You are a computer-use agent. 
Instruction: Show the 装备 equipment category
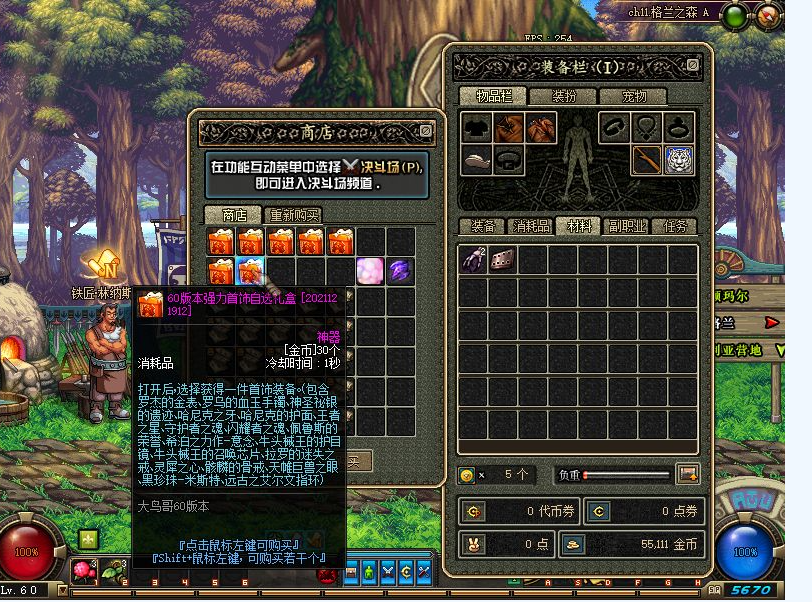[482, 227]
